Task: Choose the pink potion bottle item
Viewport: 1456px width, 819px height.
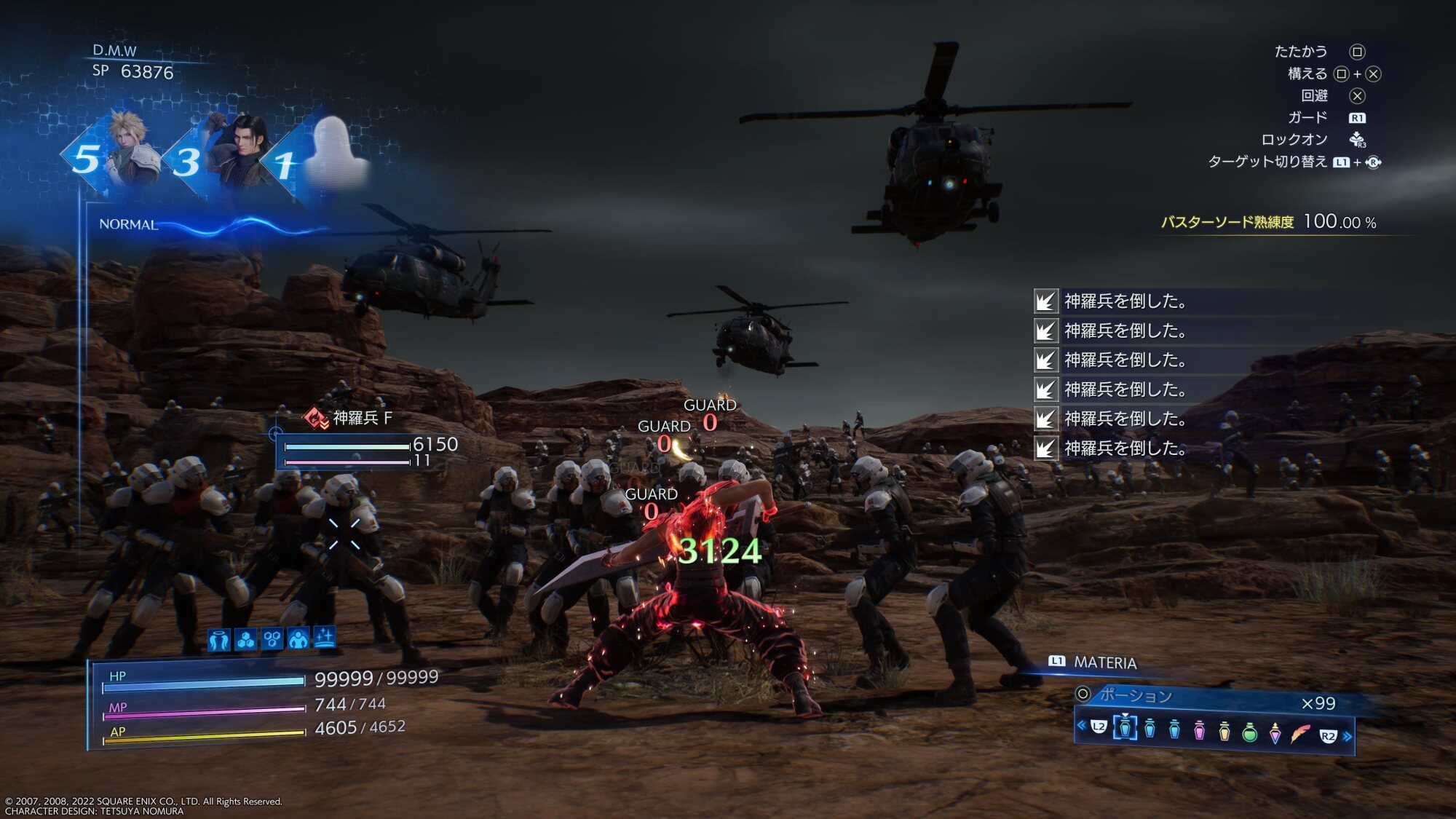Action: coord(1199,729)
